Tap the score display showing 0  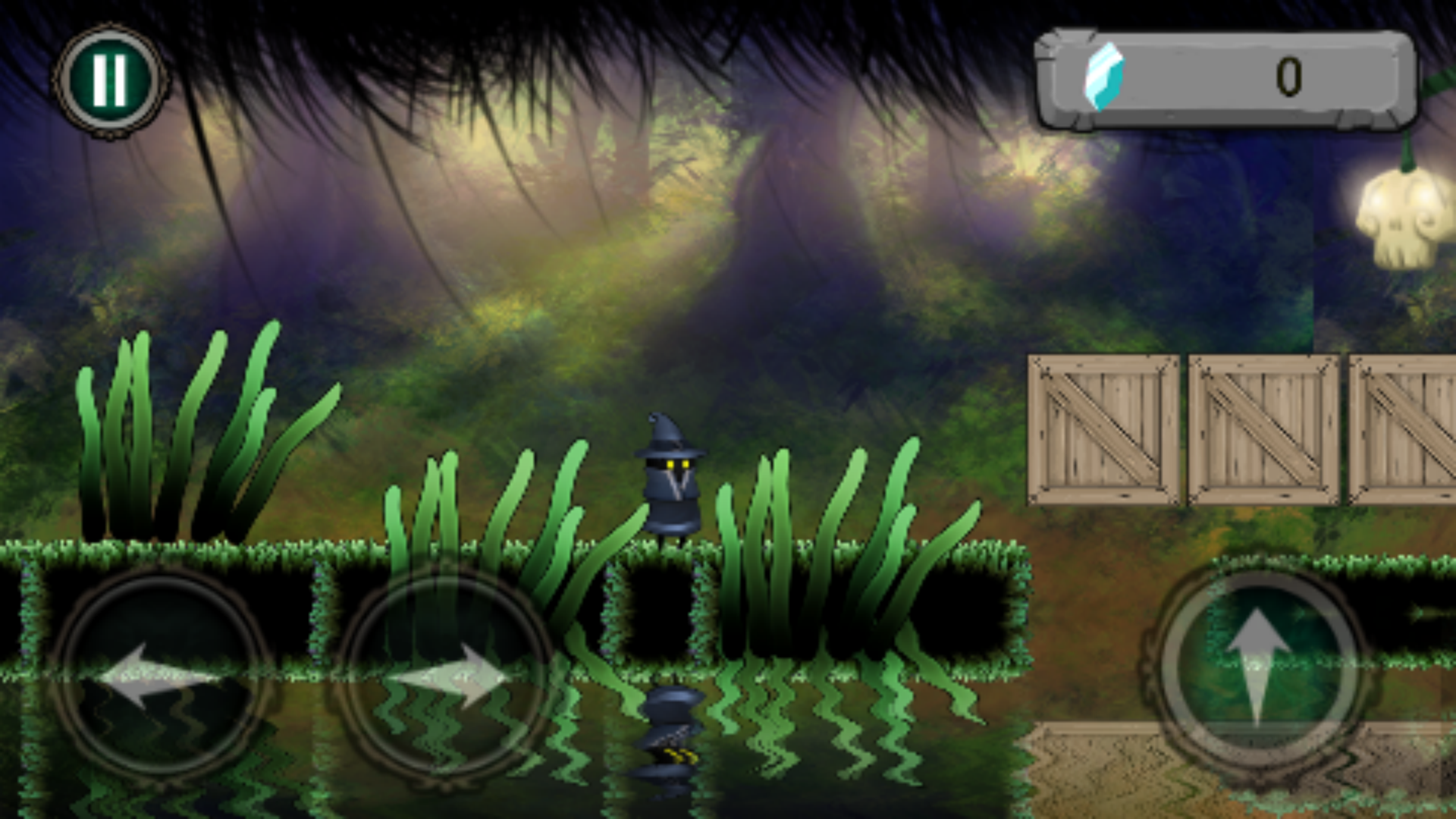(x=1289, y=76)
